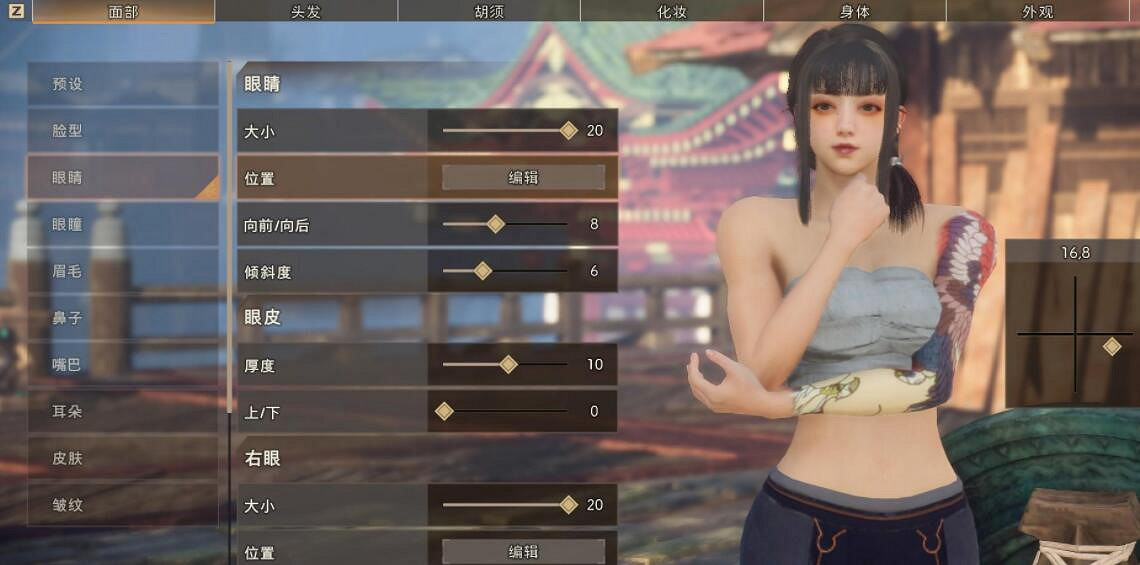Viewport: 1140px width, 565px height.
Task: Click the 向前/向后 slider track
Action: tap(505, 225)
